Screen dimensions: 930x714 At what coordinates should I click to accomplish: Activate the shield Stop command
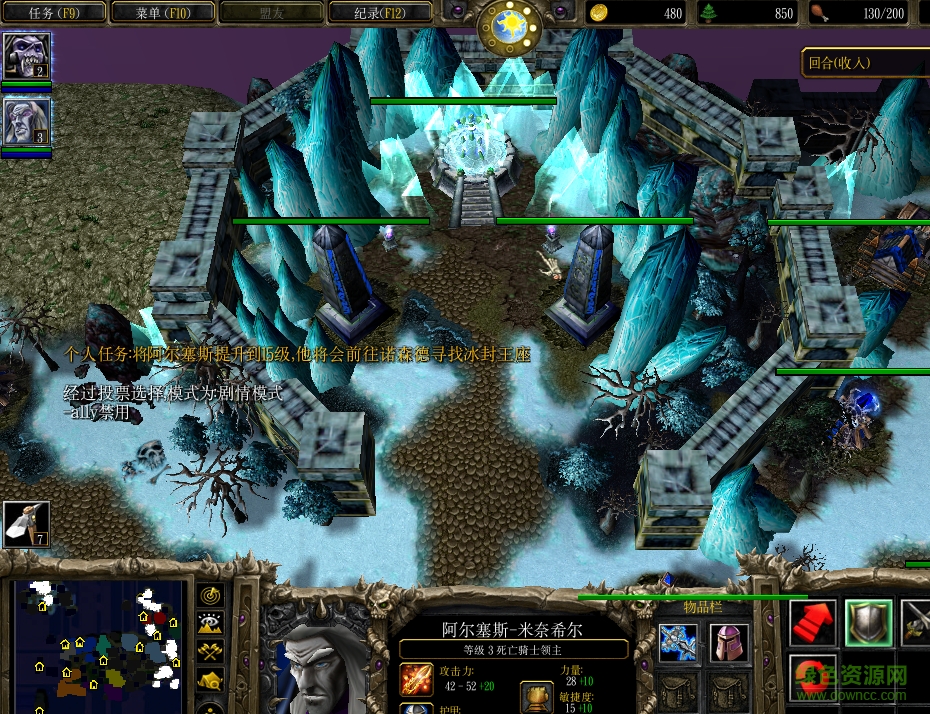pyautogui.click(x=866, y=623)
